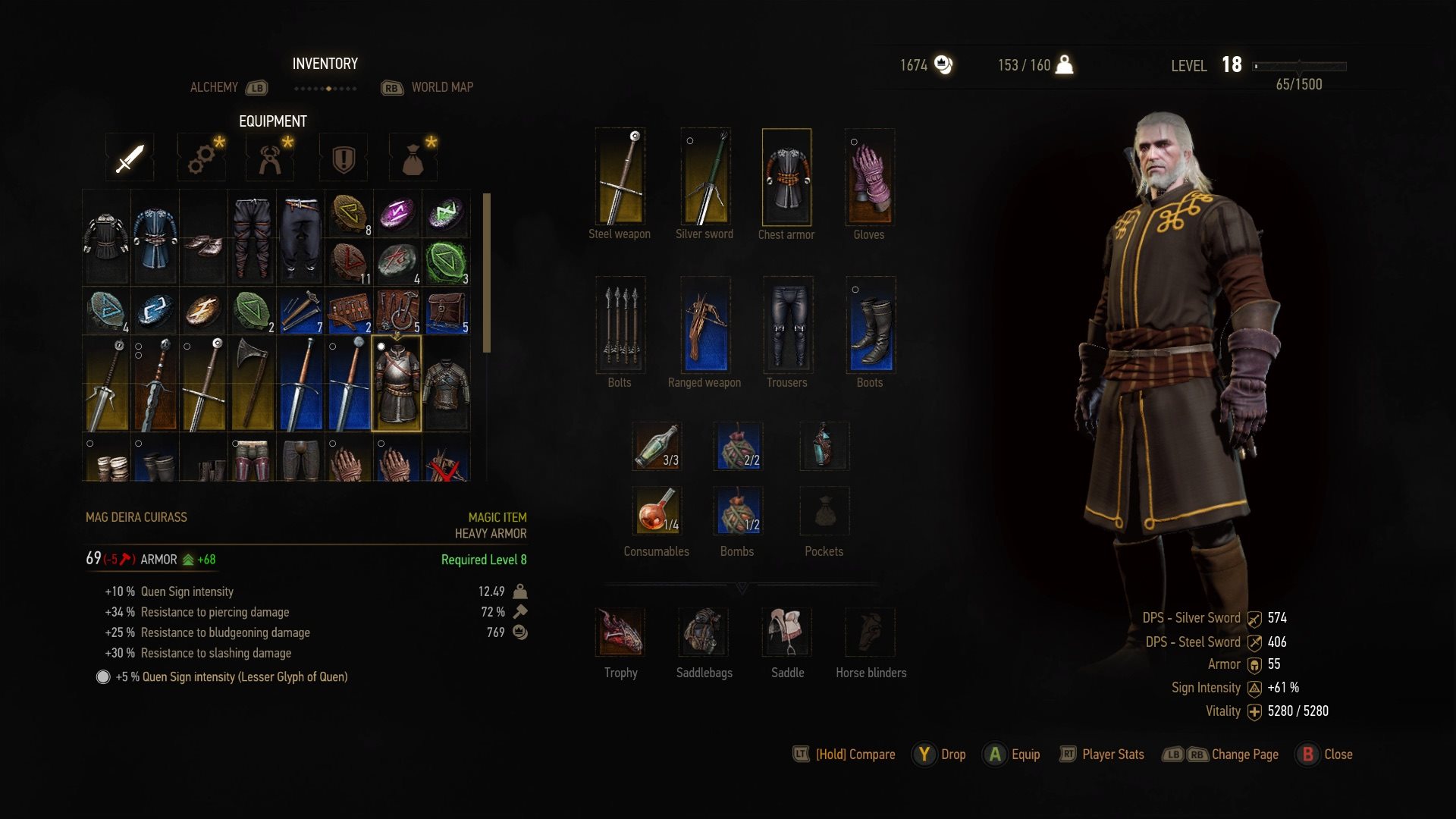
Task: Select the purple Gloves equipment slot
Action: pyautogui.click(x=870, y=177)
